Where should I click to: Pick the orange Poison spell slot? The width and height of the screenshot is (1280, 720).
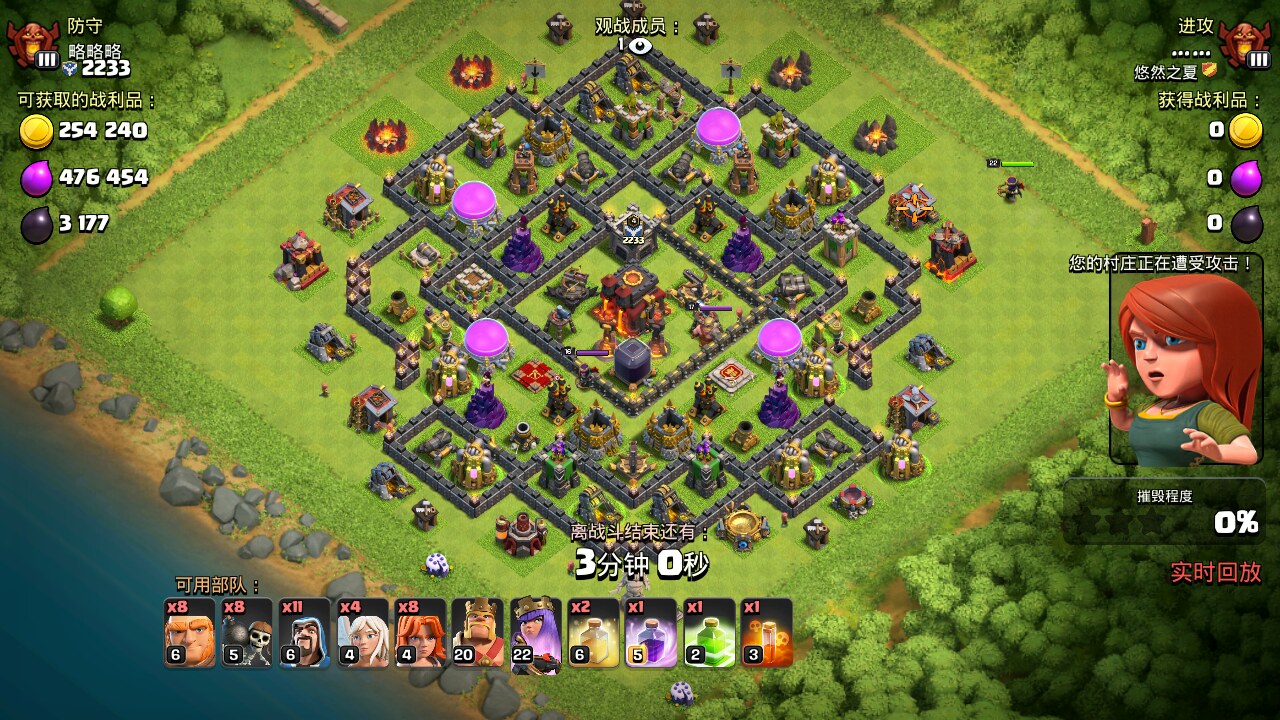click(x=767, y=633)
